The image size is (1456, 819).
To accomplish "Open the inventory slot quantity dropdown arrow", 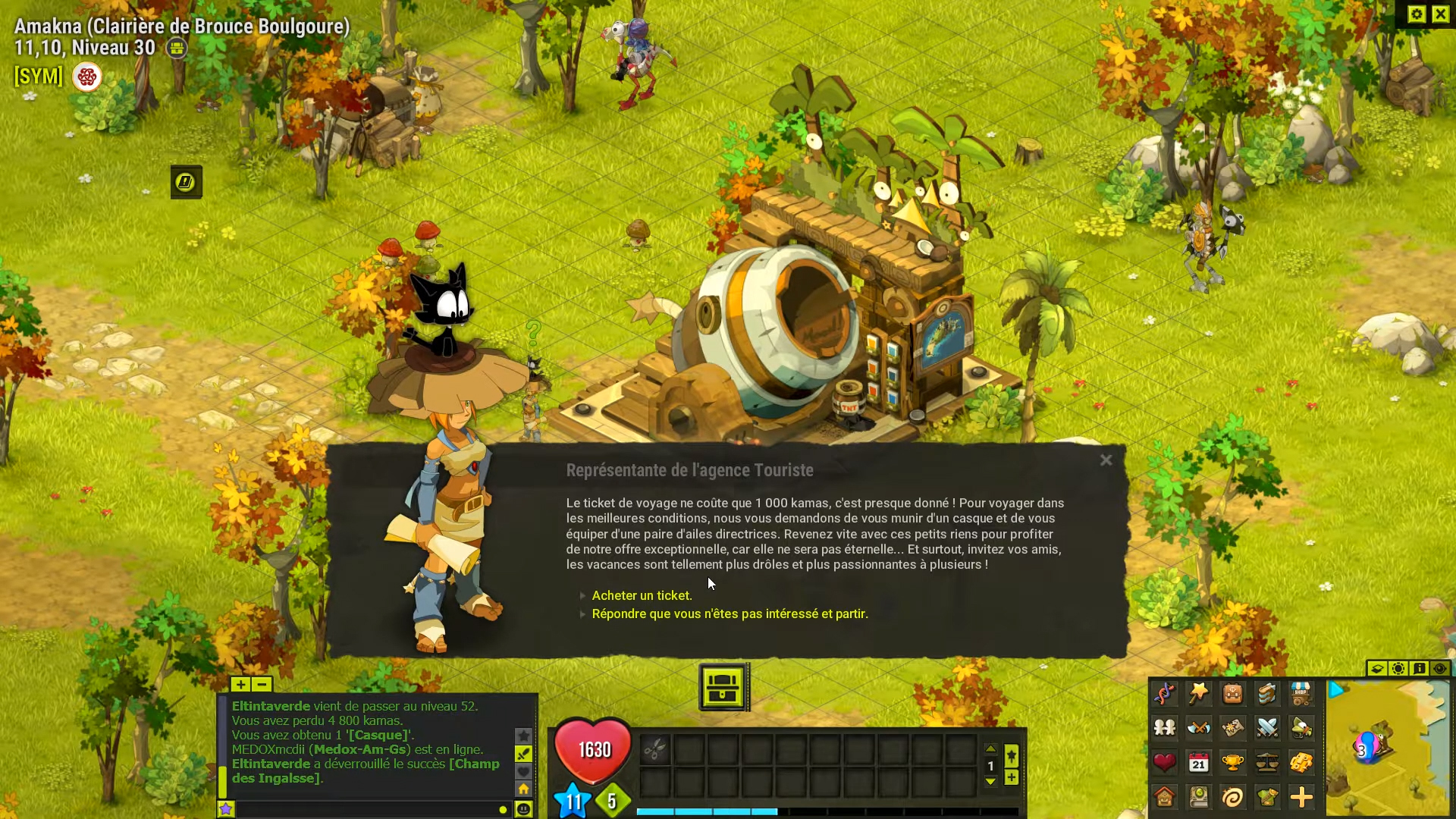I will (x=992, y=781).
